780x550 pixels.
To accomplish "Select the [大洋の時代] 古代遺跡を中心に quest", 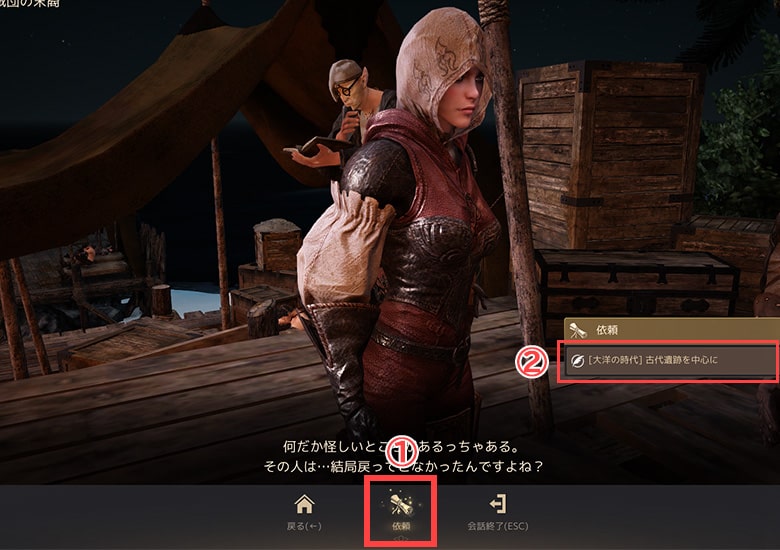I will (x=669, y=360).
